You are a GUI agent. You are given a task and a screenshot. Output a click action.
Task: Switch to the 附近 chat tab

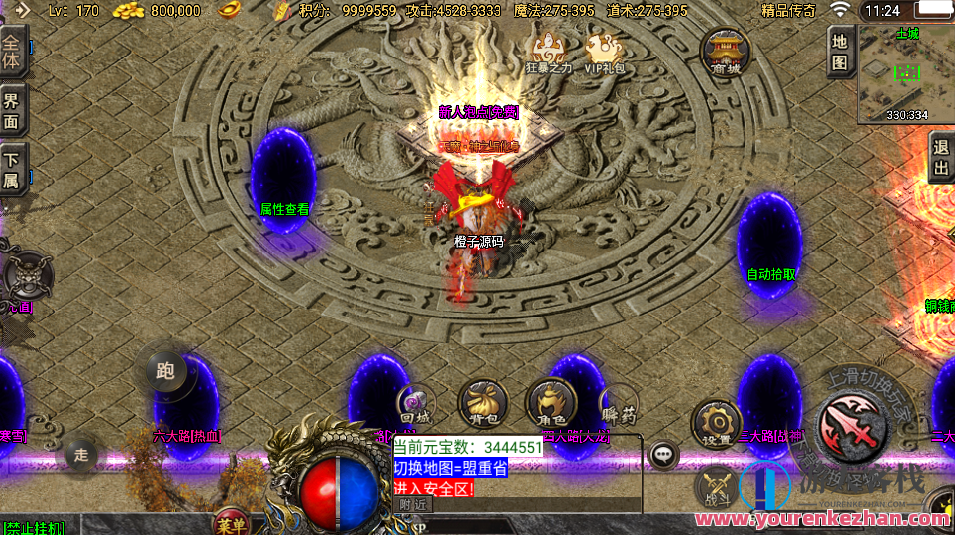(x=412, y=505)
